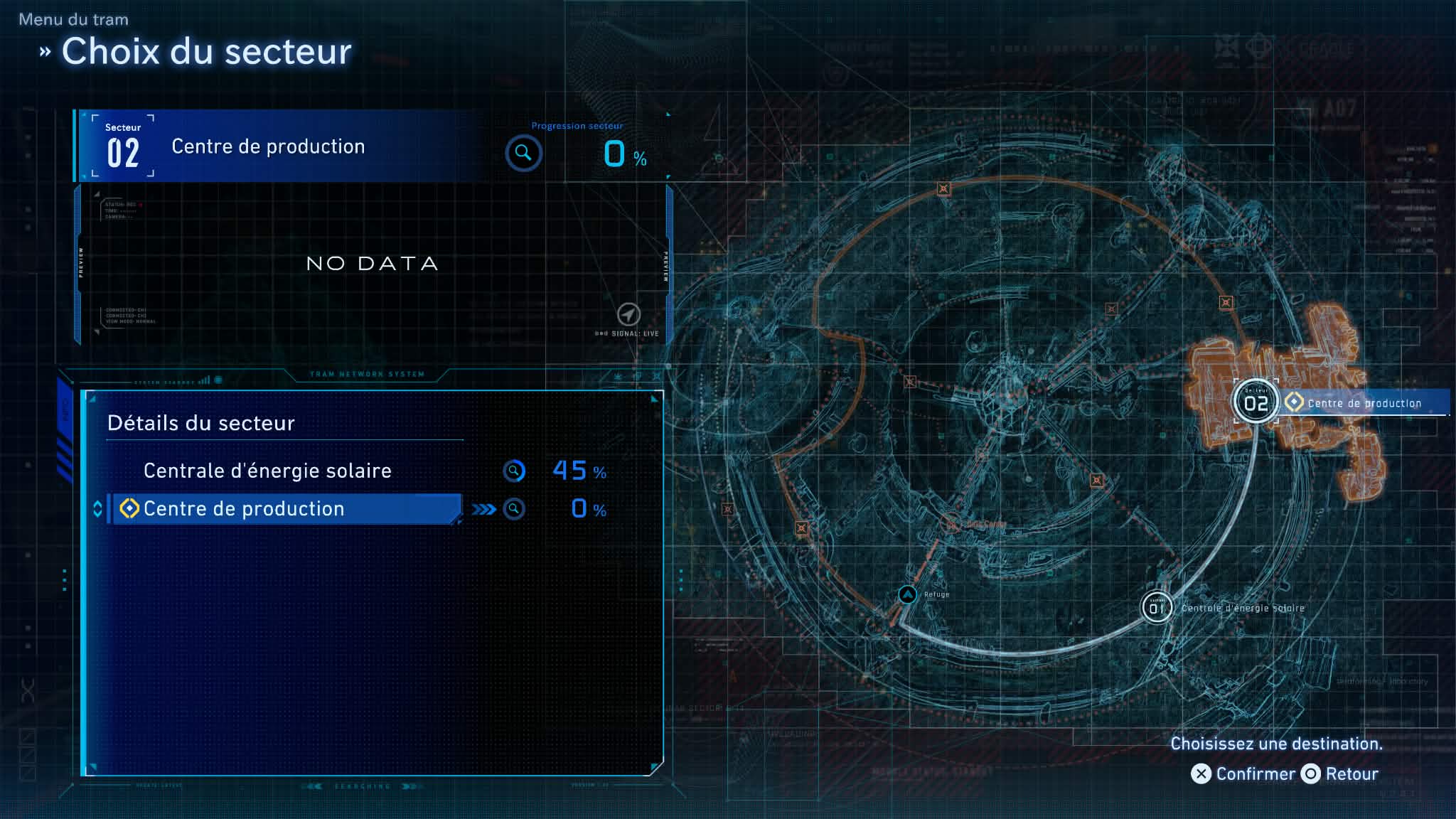1456x819 pixels.
Task: Choose Centre de production in the sector list
Action: click(x=243, y=509)
